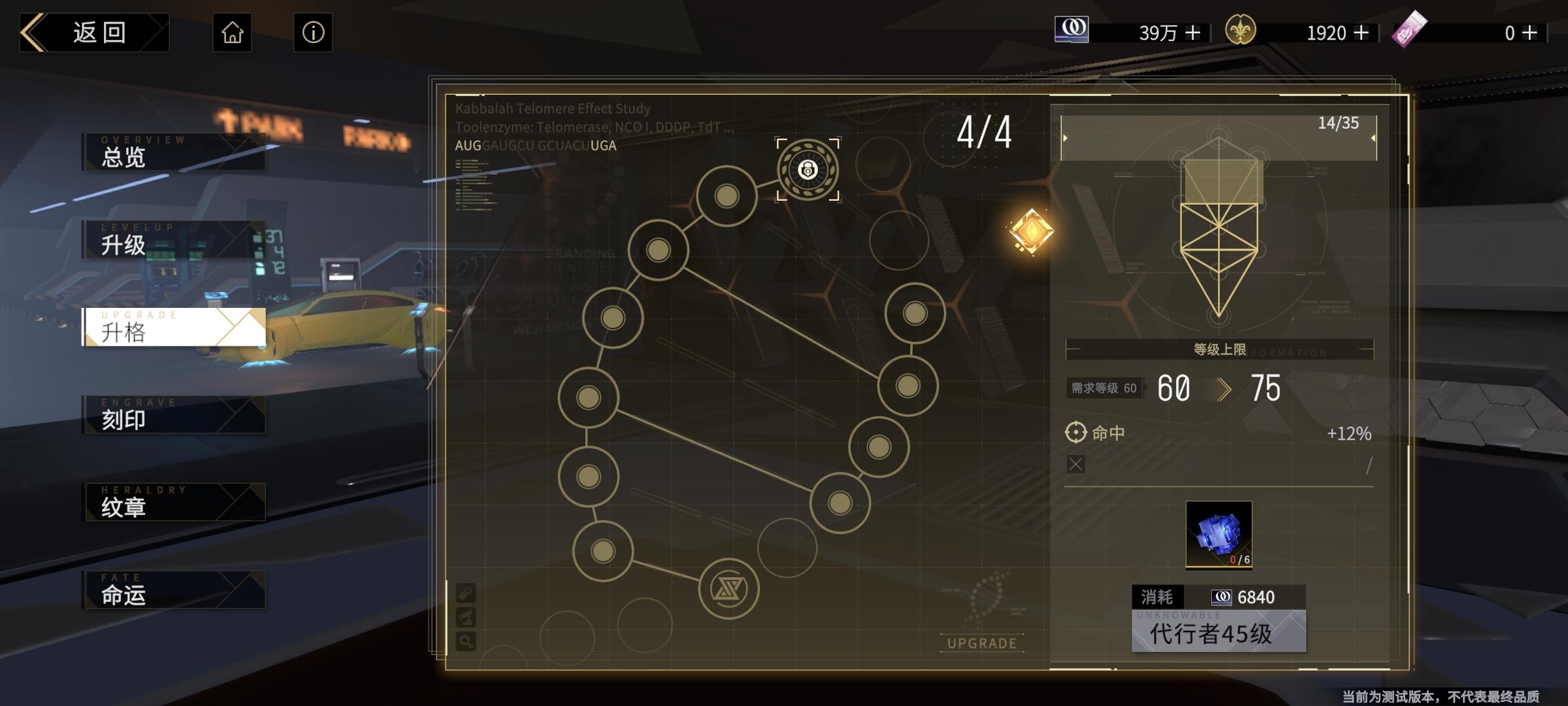Image resolution: width=1568 pixels, height=706 pixels.
Task: Select the emblem node on the upgrade path
Action: click(x=728, y=589)
